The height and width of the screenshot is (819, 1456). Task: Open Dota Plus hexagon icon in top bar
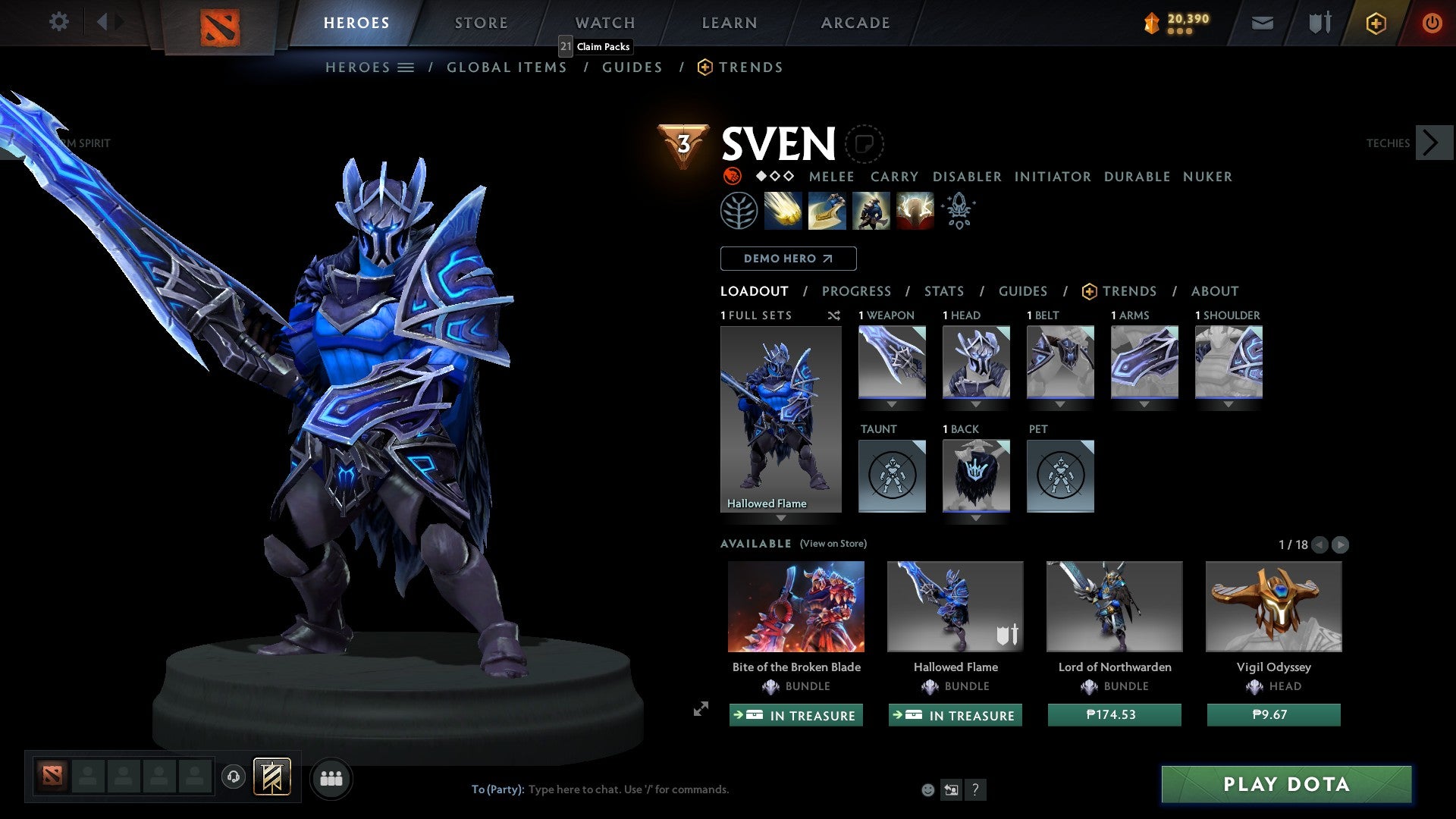[1375, 23]
